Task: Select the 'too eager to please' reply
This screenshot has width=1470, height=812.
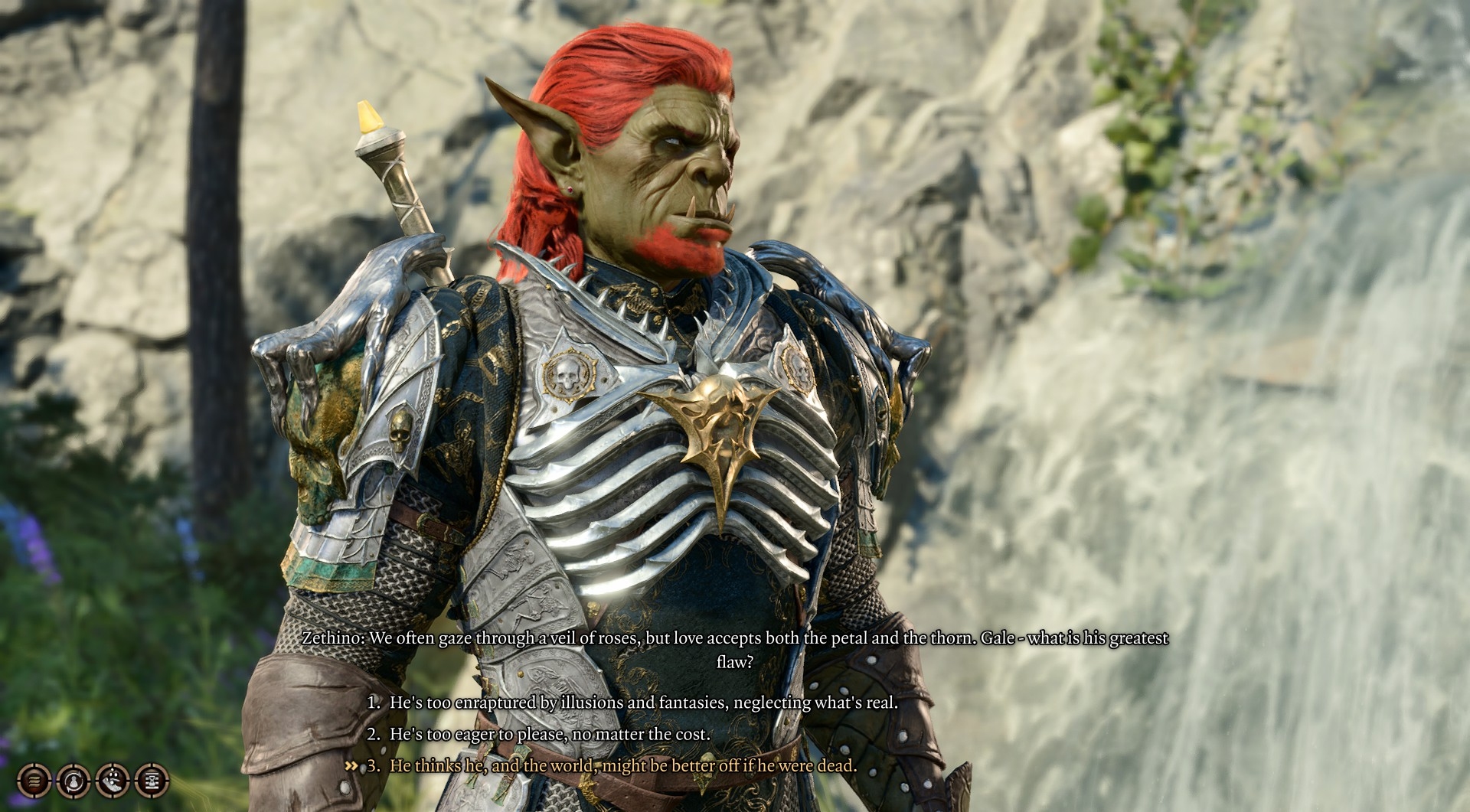Action: click(550, 734)
